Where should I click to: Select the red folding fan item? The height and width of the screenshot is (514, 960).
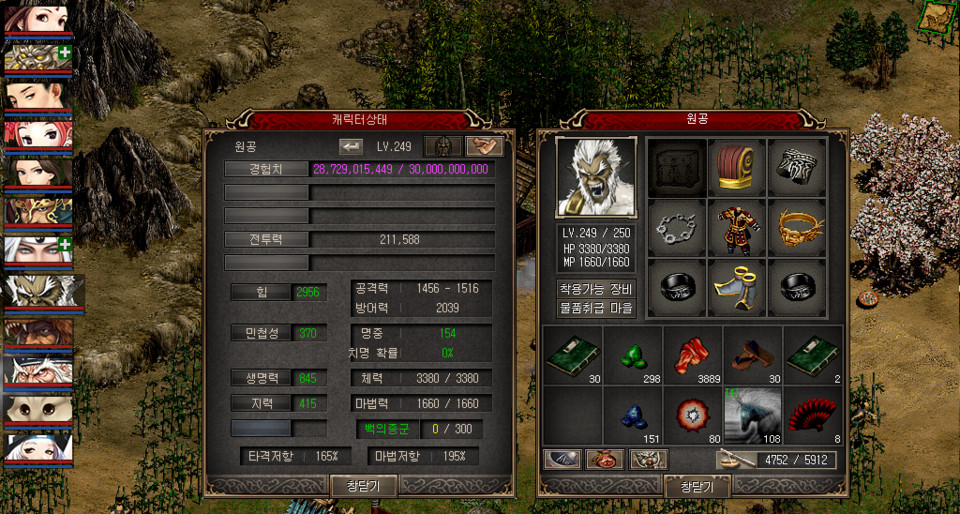[x=813, y=414]
